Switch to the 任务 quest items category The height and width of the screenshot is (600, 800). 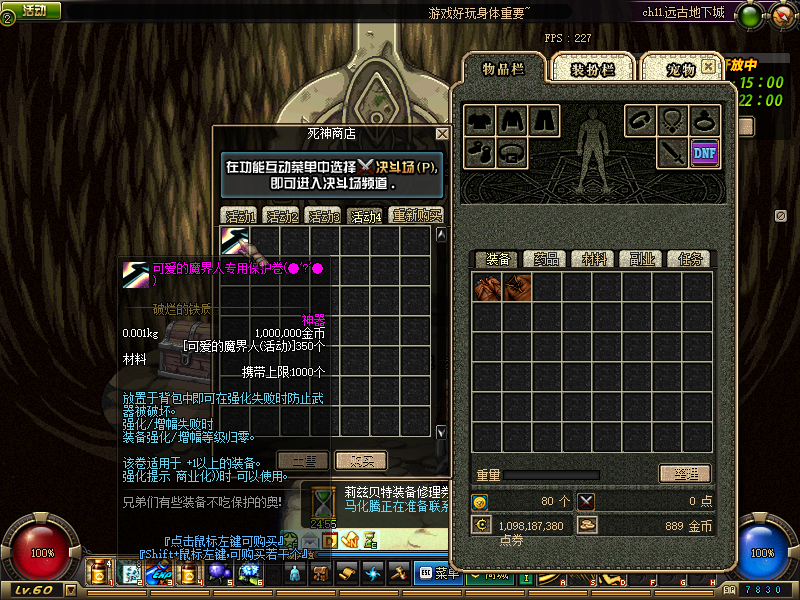click(690, 259)
